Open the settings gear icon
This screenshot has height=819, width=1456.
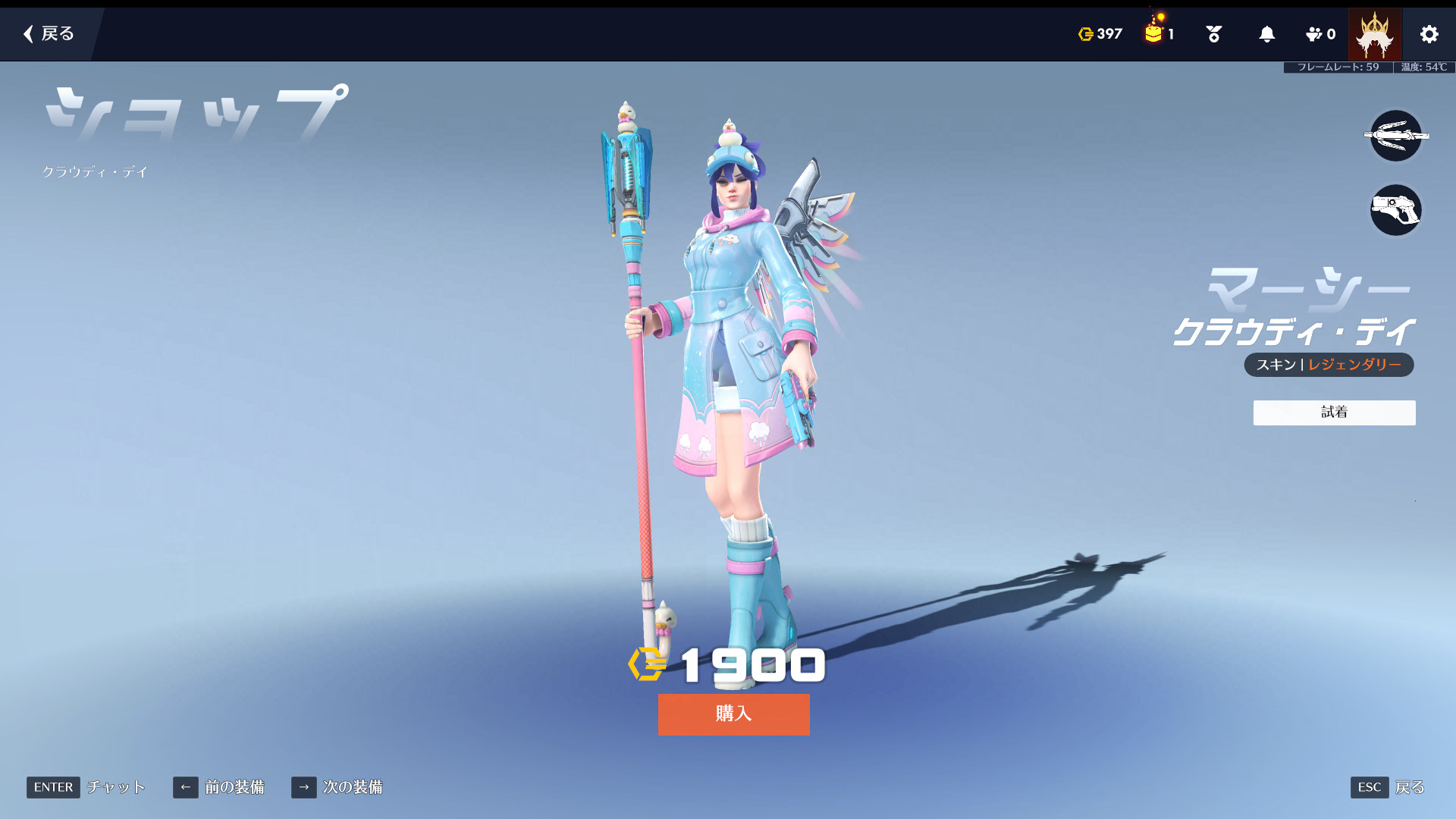(x=1429, y=34)
